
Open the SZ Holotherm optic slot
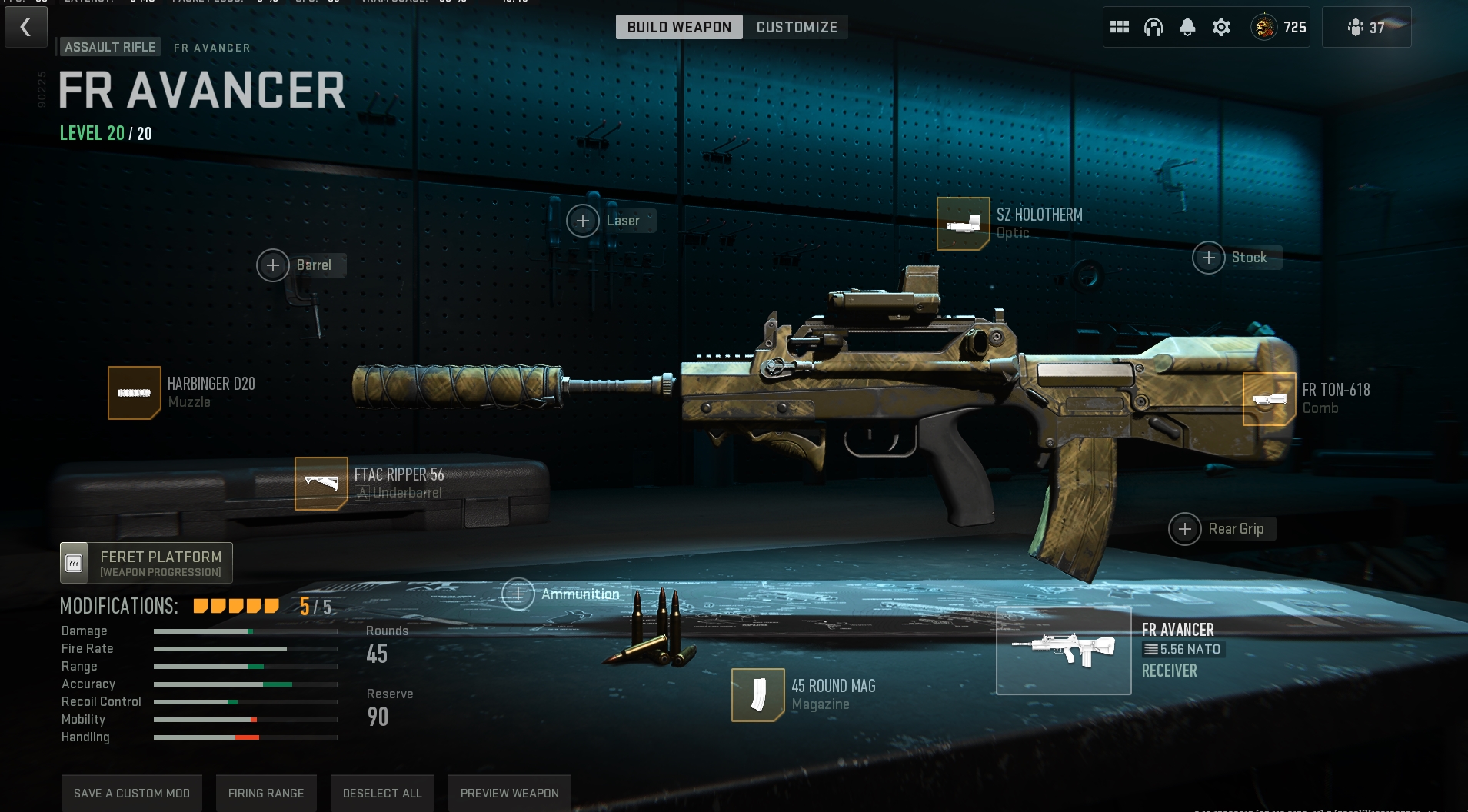pyautogui.click(x=963, y=224)
